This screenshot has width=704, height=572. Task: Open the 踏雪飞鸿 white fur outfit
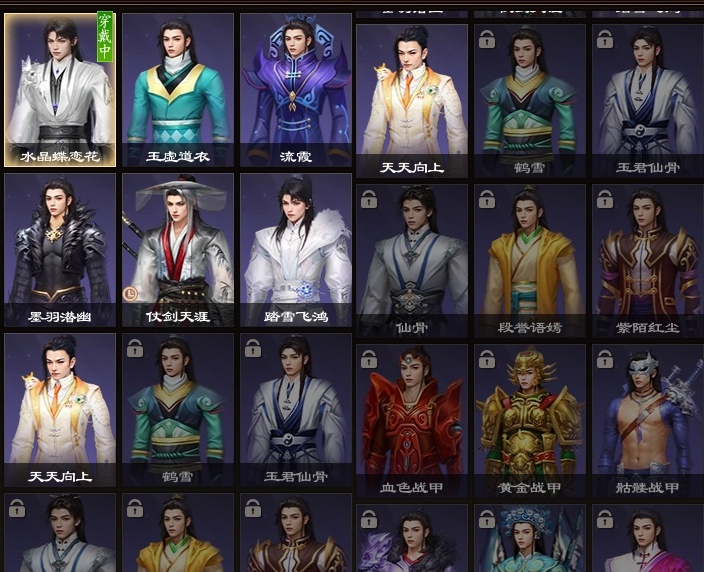coord(296,248)
